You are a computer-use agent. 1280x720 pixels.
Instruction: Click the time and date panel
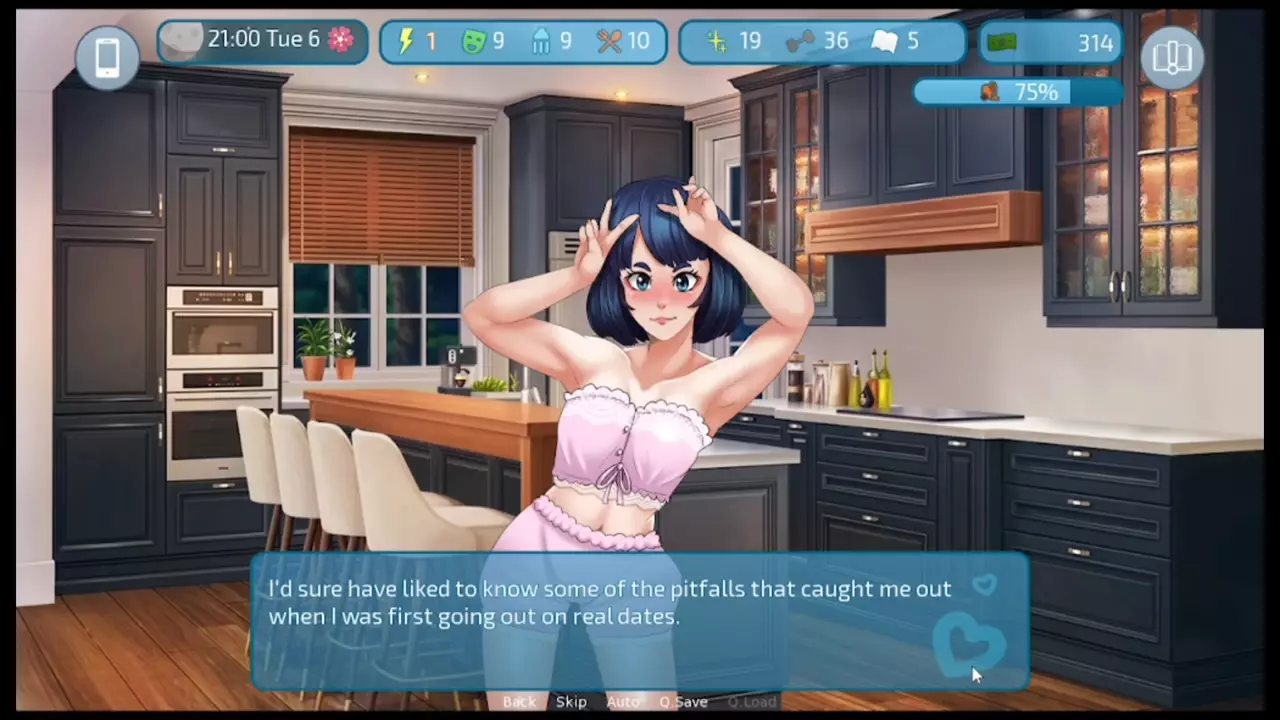(x=262, y=41)
